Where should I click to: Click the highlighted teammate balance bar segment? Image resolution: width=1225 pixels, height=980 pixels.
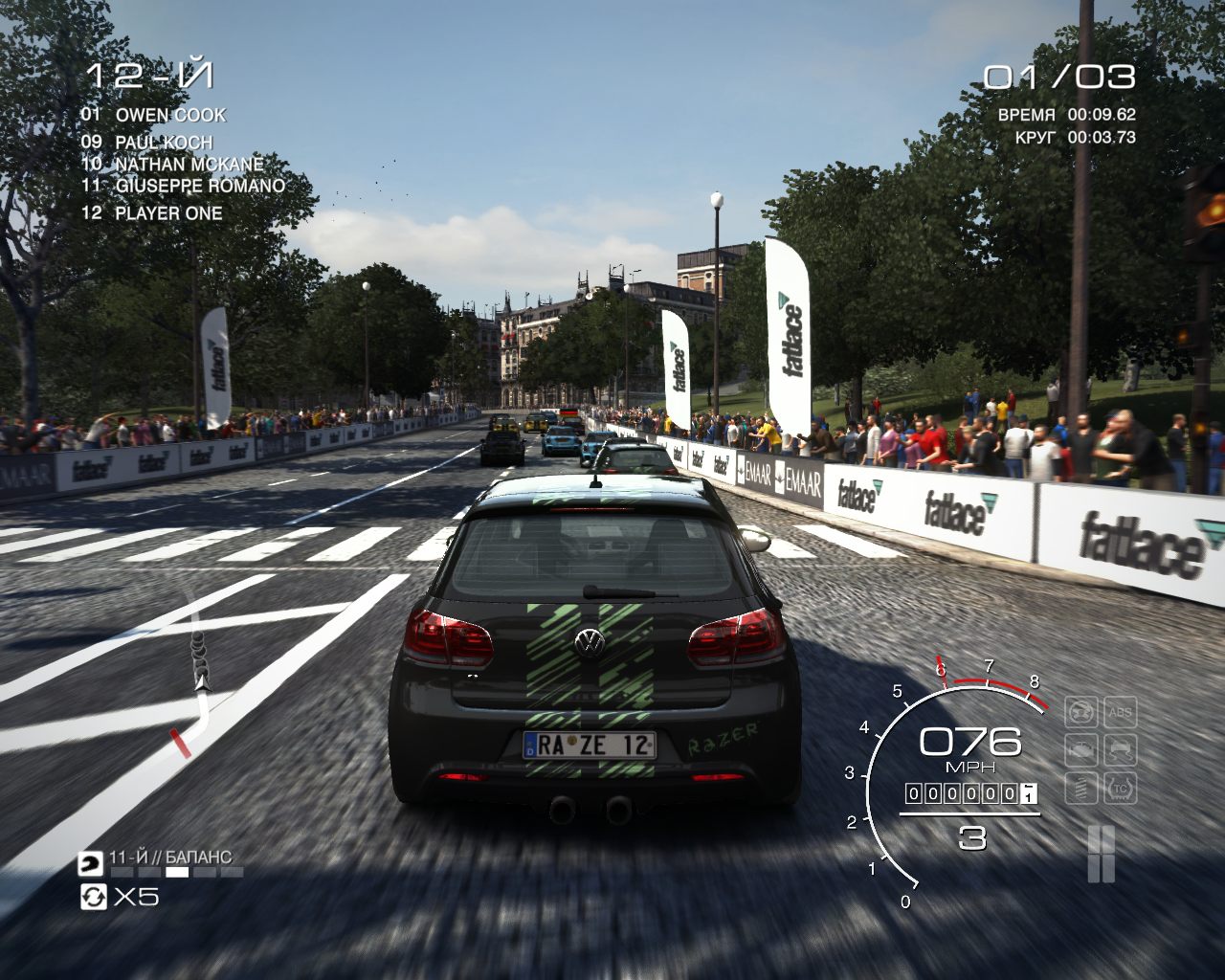(177, 872)
